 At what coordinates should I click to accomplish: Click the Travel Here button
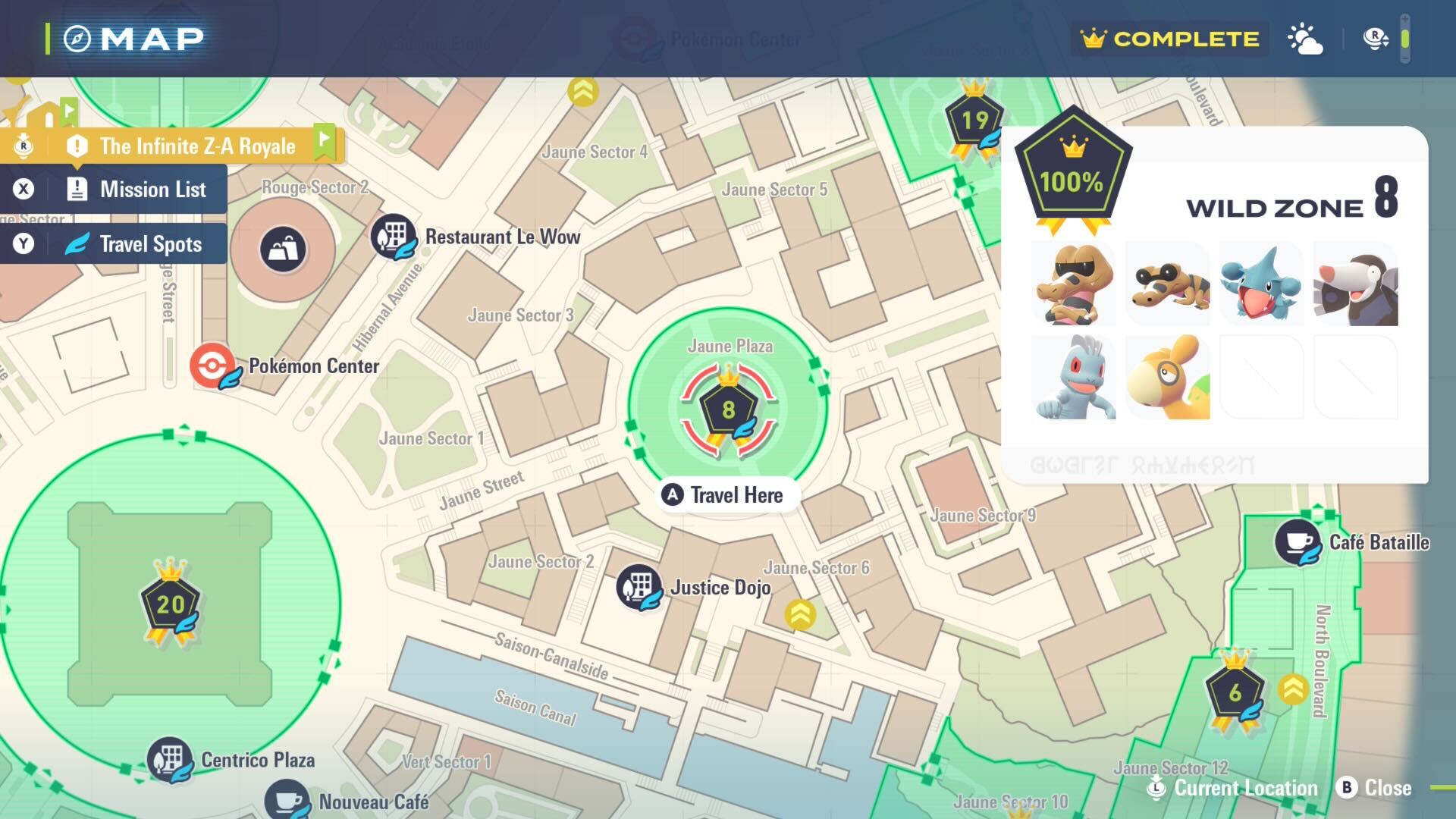coord(725,495)
